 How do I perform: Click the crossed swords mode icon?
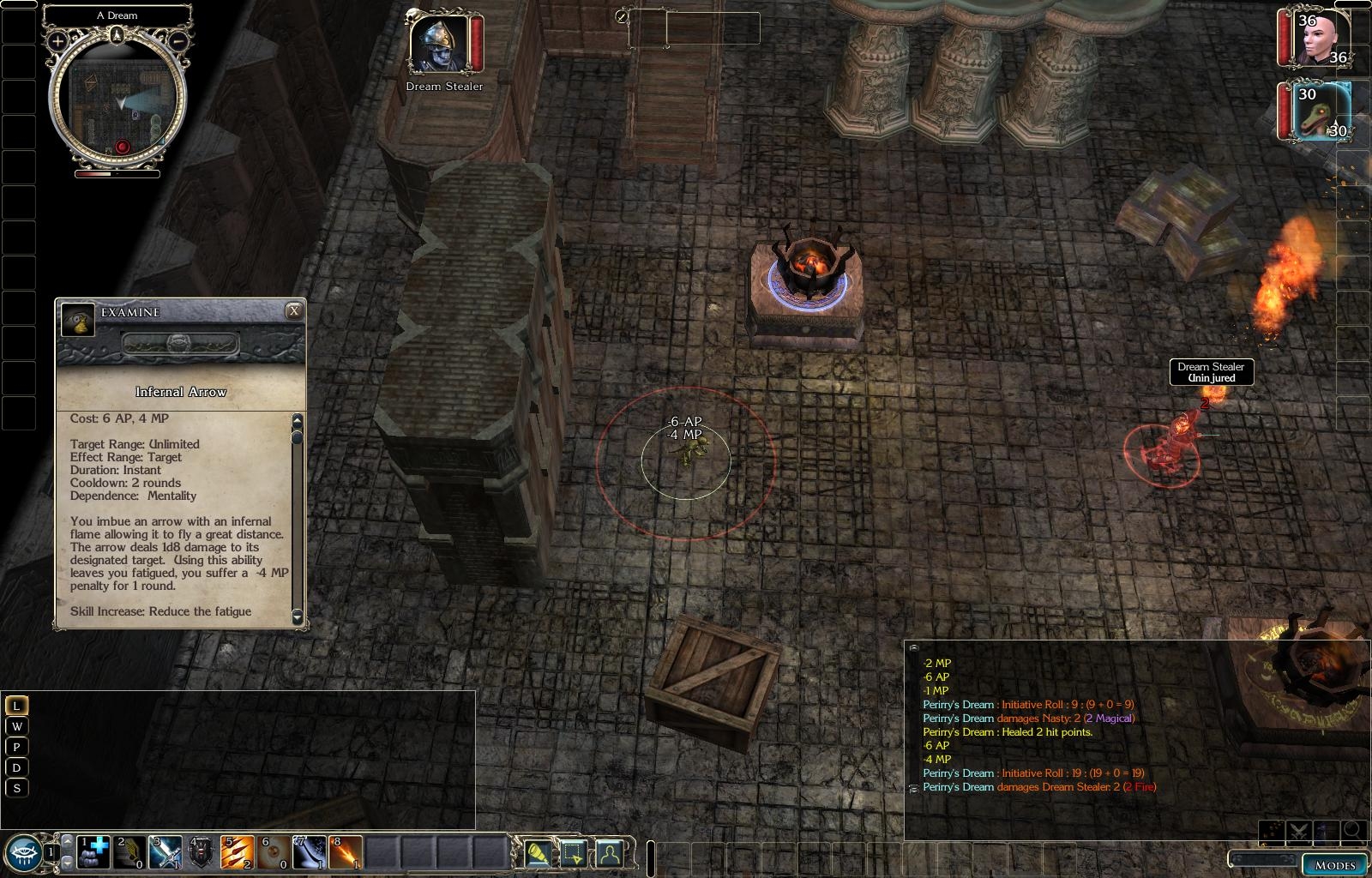[1298, 831]
